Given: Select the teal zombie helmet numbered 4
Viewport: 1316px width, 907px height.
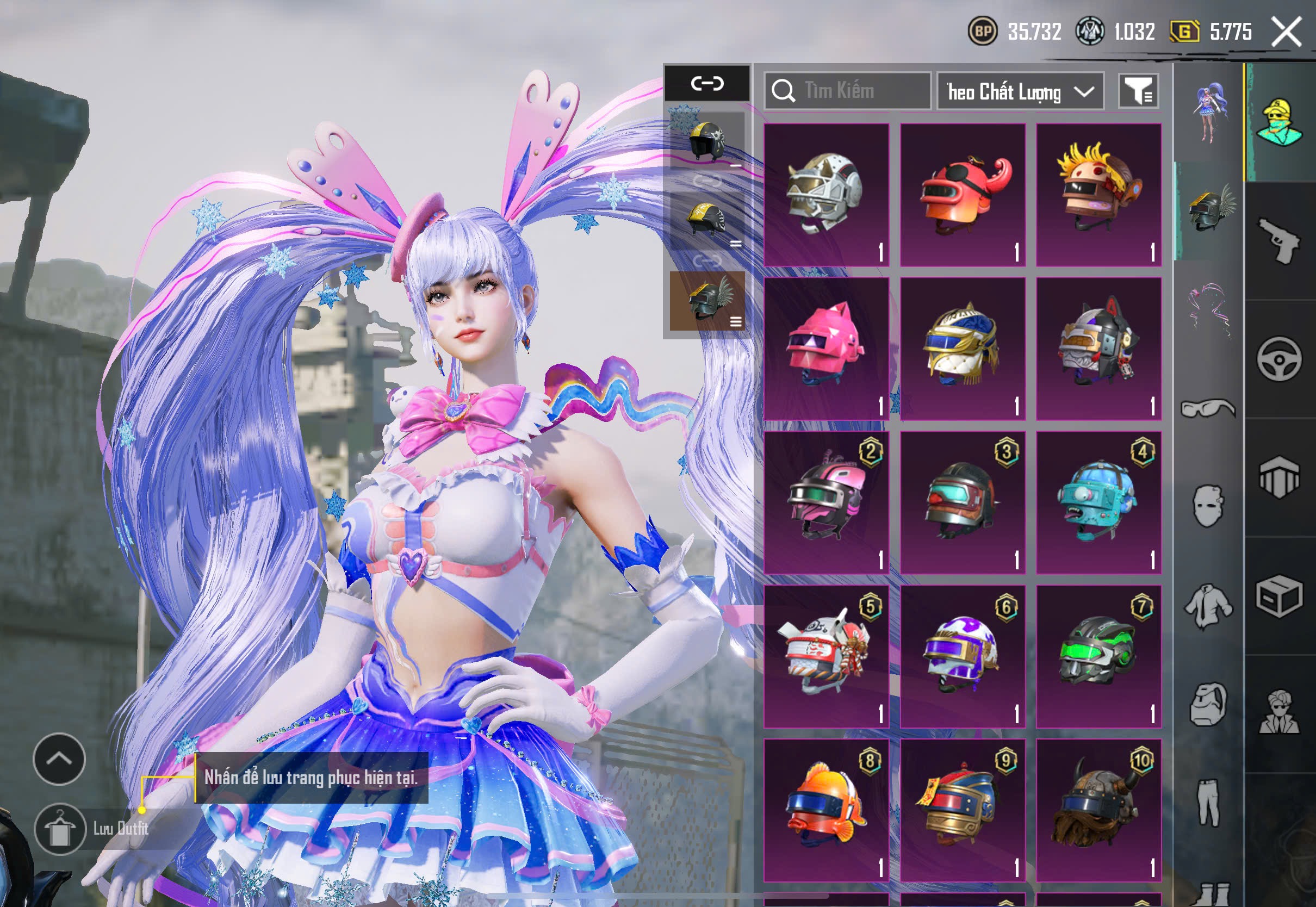Looking at the screenshot, I should click(x=1098, y=502).
